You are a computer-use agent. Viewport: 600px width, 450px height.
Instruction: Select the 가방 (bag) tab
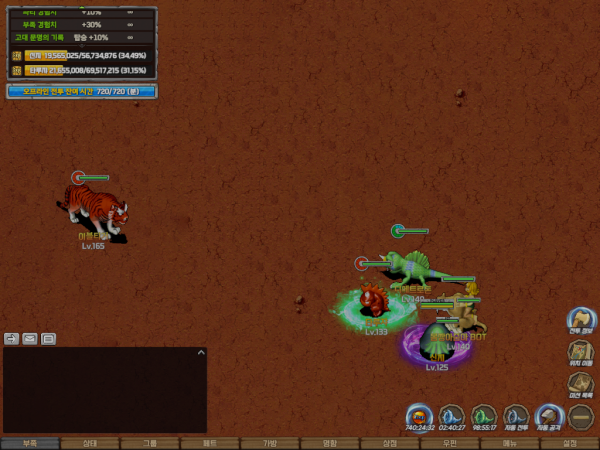270,443
